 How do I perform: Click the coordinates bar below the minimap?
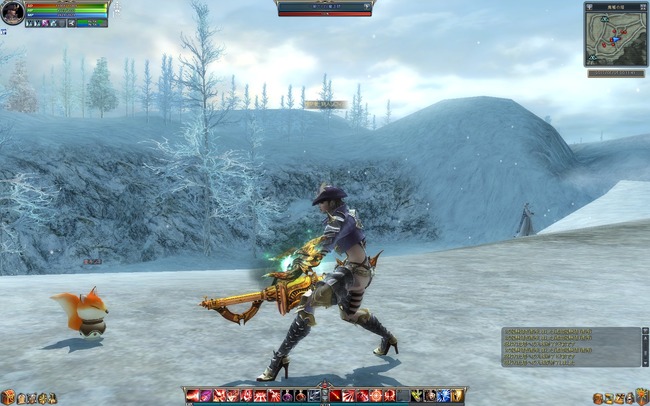[x=615, y=73]
